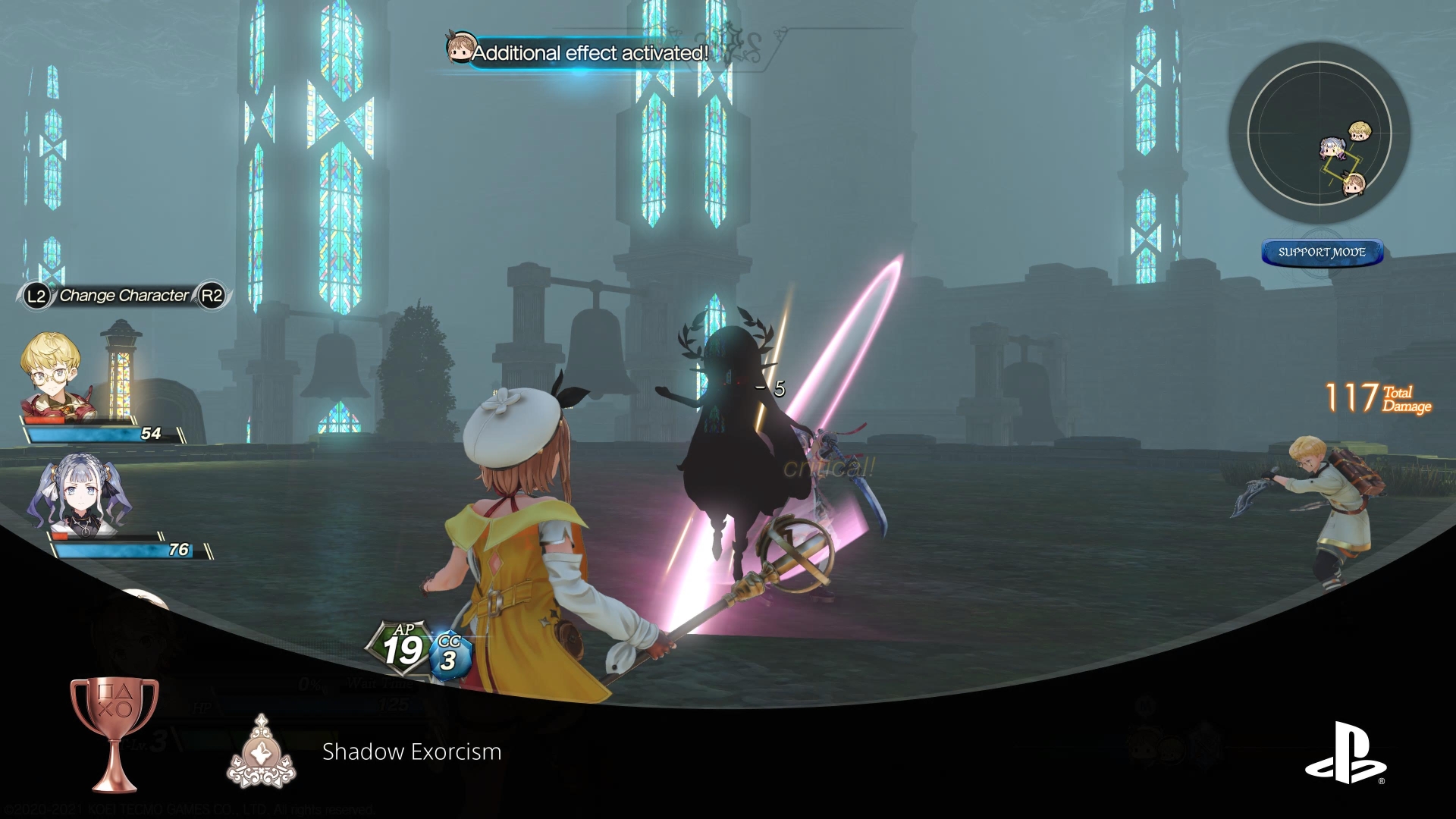This screenshot has width=1456, height=819.
Task: Toggle the L2 character switch control
Action: pyautogui.click(x=38, y=297)
